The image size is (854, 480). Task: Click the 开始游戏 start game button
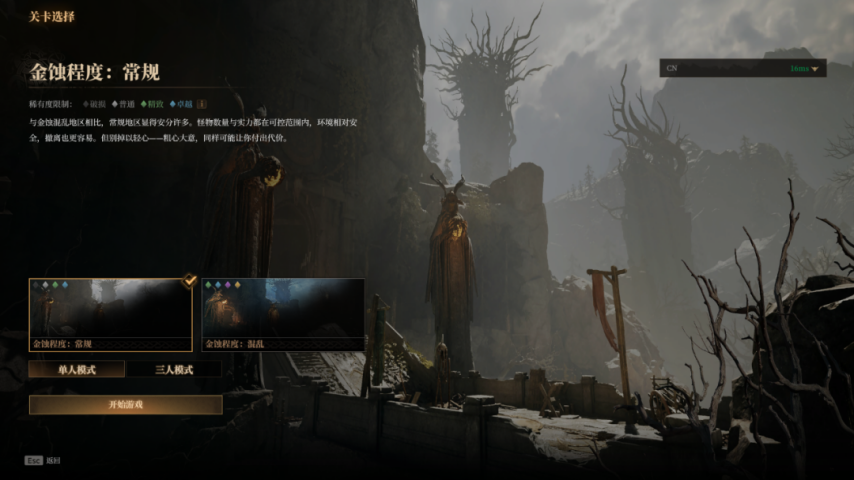(x=125, y=404)
